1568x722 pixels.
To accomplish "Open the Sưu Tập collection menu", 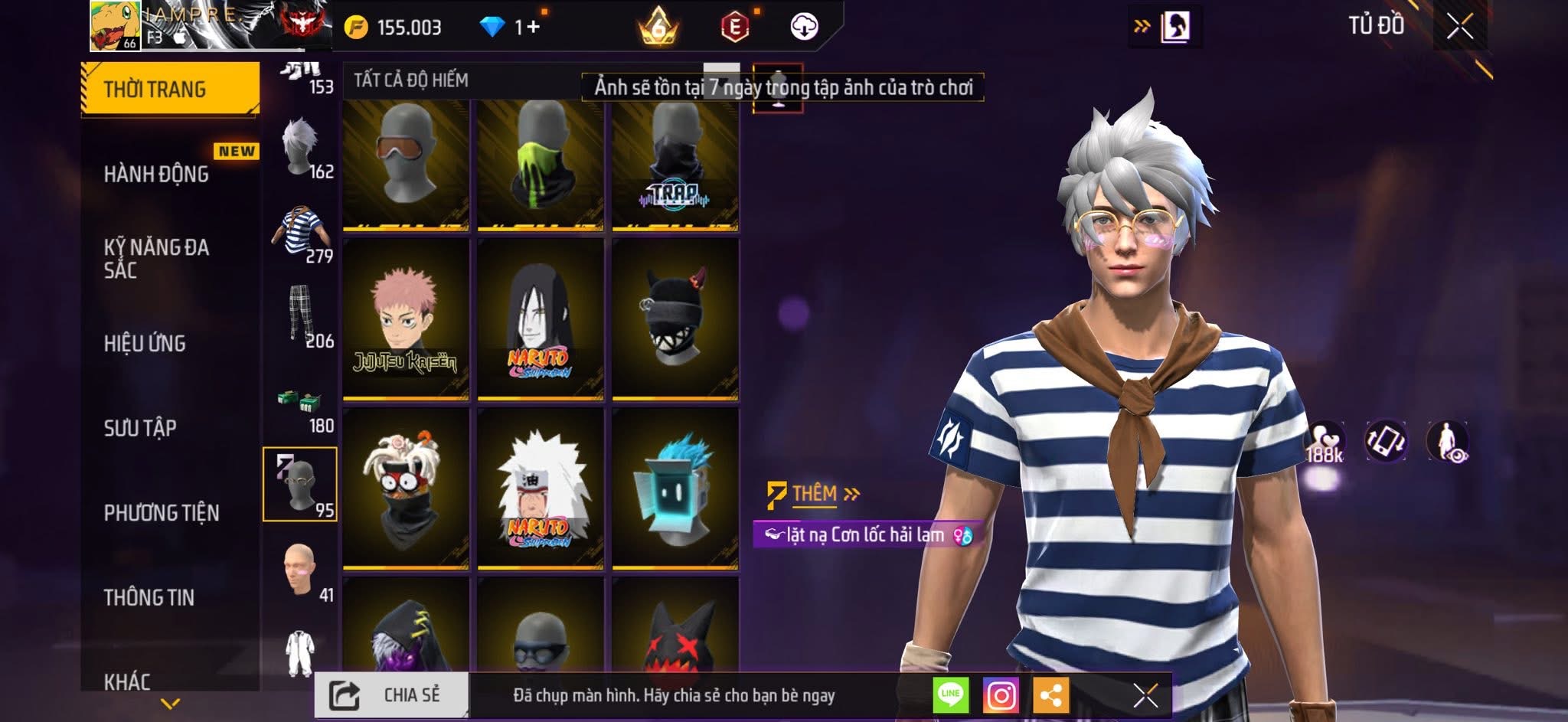I will pos(140,427).
